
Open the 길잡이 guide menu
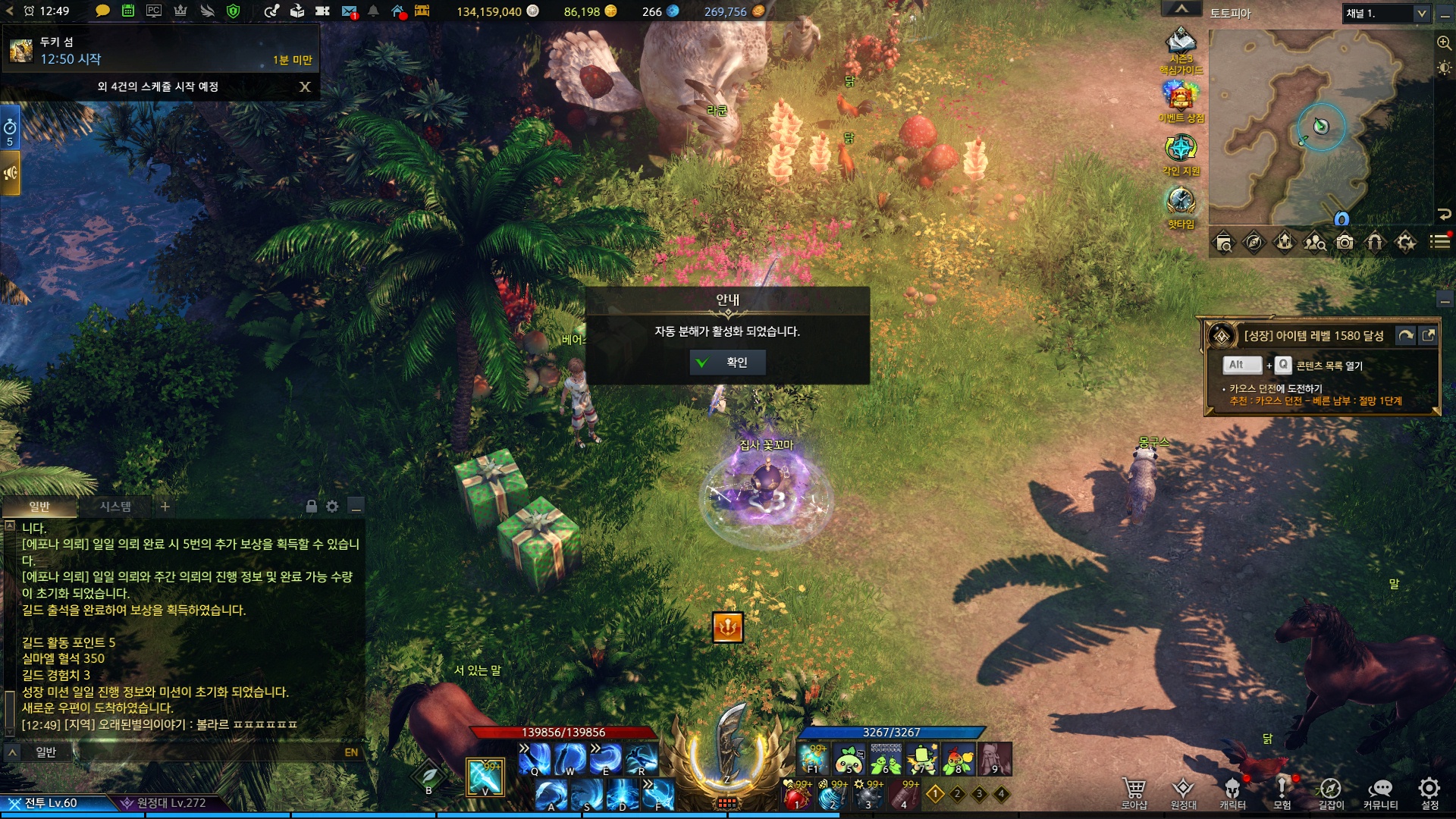click(1331, 792)
